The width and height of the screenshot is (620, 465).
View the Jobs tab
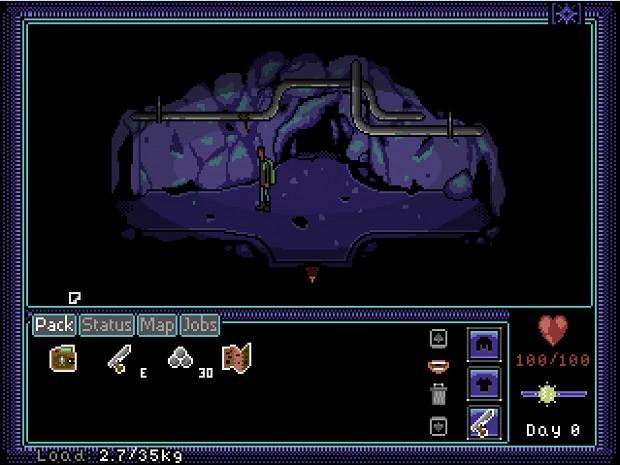[x=199, y=325]
